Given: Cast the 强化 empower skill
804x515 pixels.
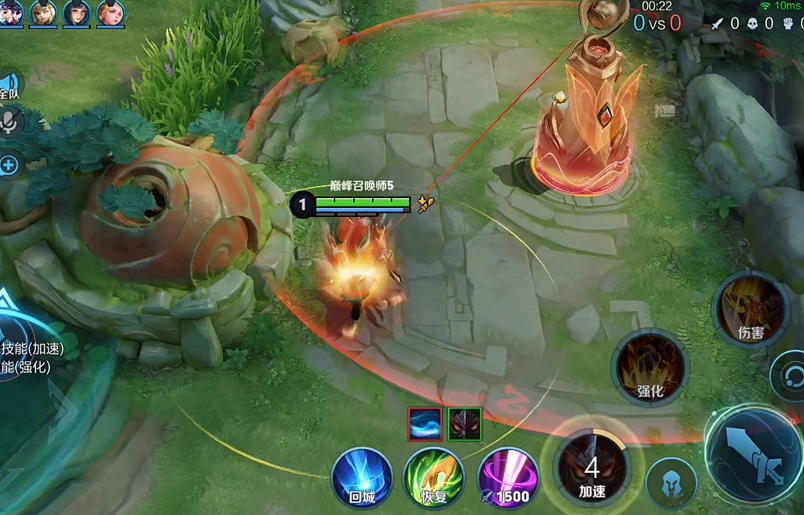Looking at the screenshot, I should [x=650, y=367].
